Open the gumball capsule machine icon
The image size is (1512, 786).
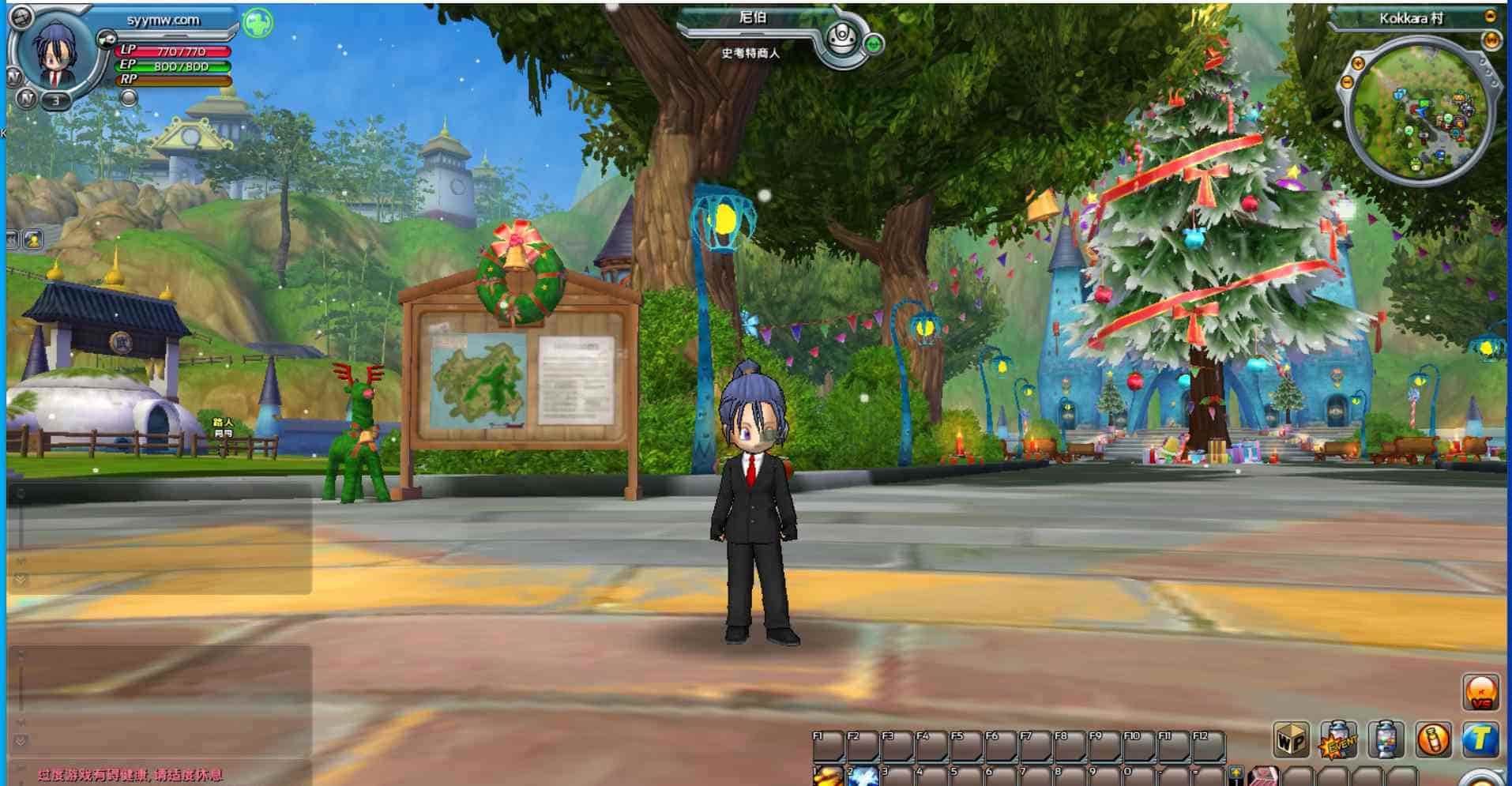[1386, 740]
